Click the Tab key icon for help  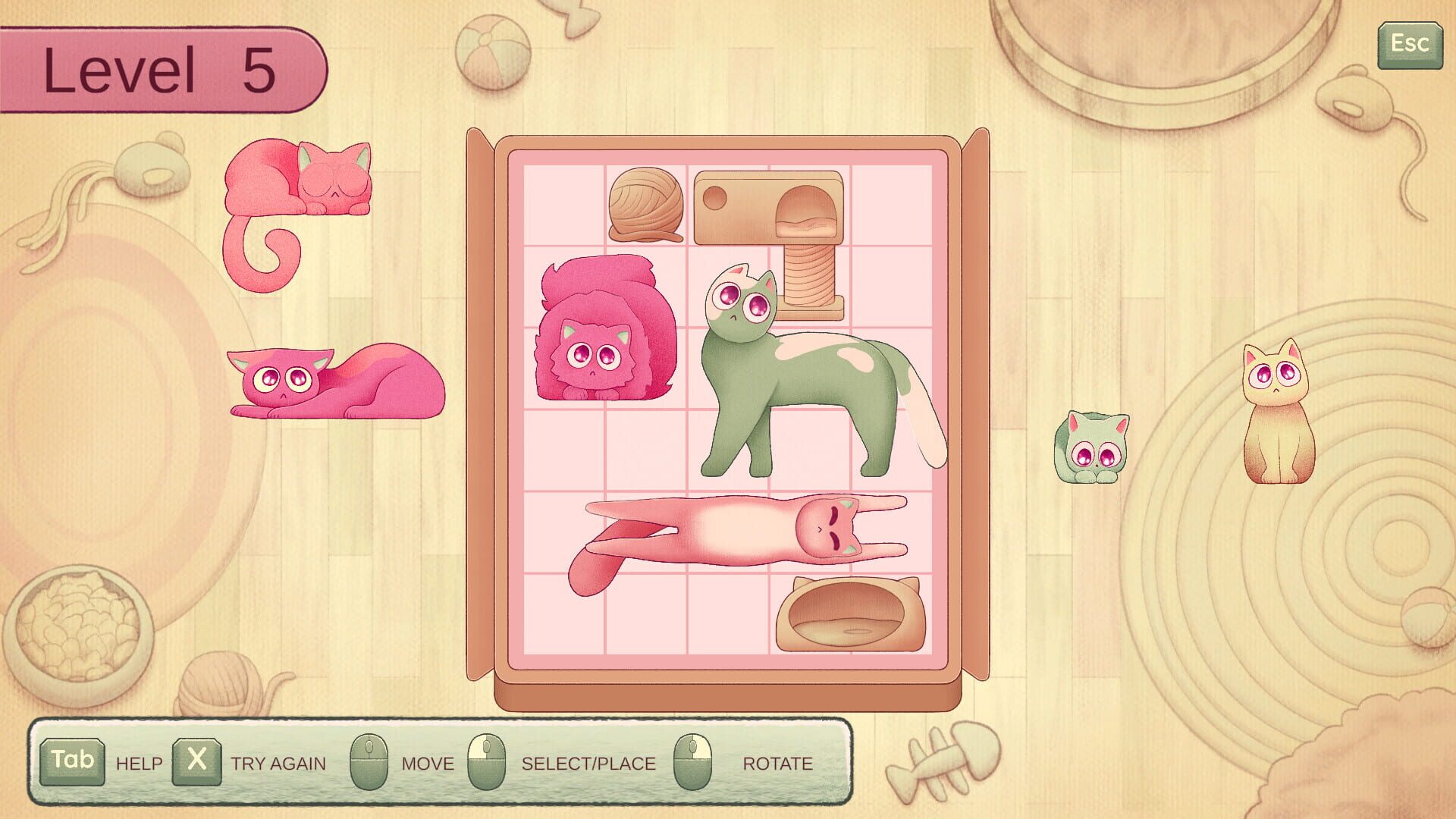[x=72, y=763]
